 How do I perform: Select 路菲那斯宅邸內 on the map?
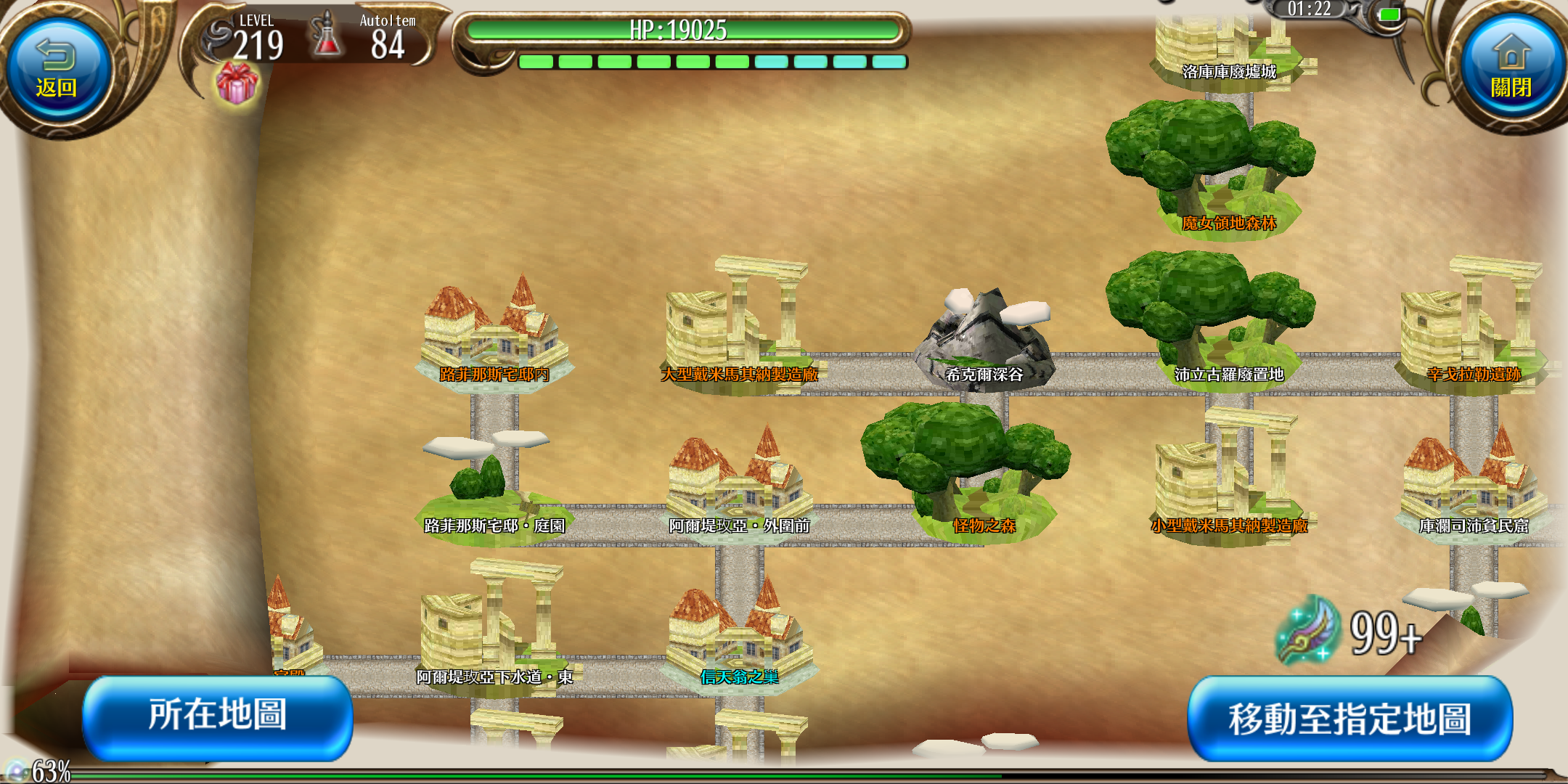(x=494, y=338)
